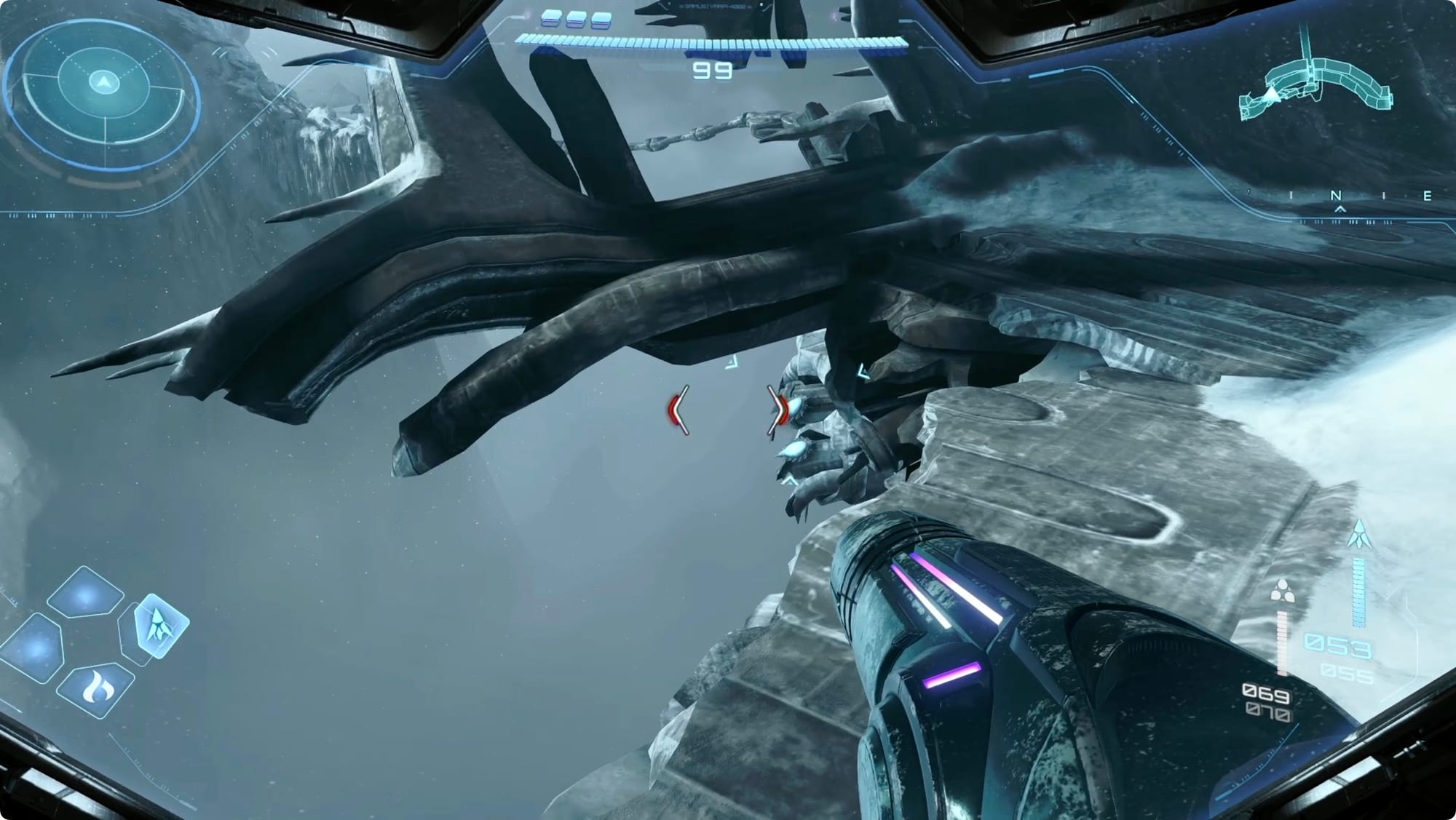Choose the flame shot weapon slot
1456x820 pixels.
96,688
